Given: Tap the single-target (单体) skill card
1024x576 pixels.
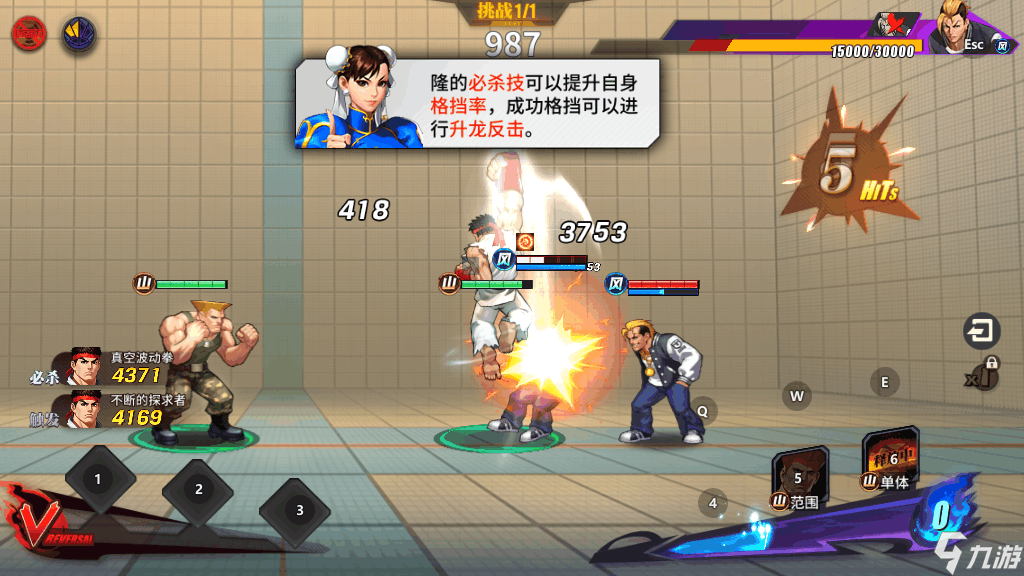Looking at the screenshot, I should [889, 459].
